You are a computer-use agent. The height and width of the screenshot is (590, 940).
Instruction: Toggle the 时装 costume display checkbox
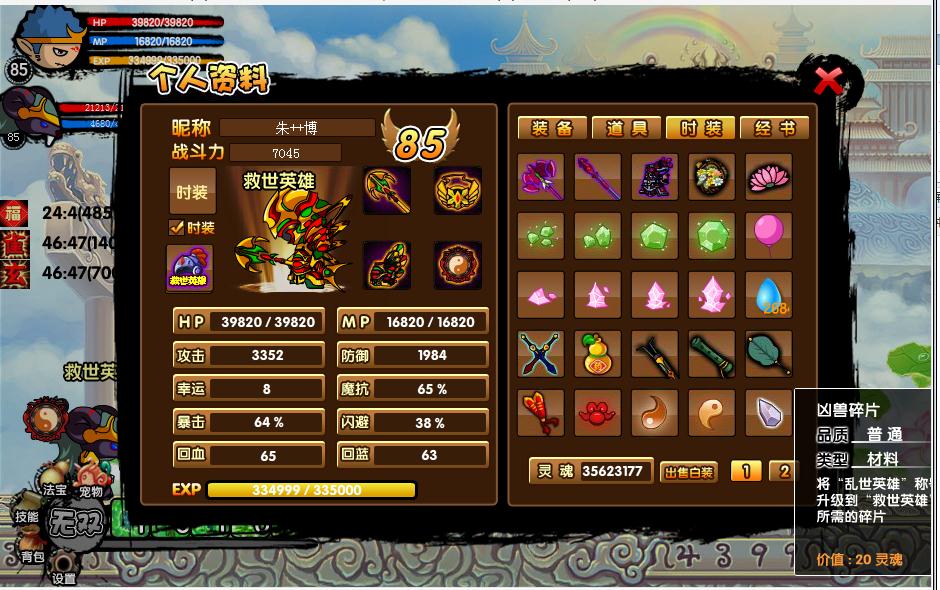coord(177,227)
